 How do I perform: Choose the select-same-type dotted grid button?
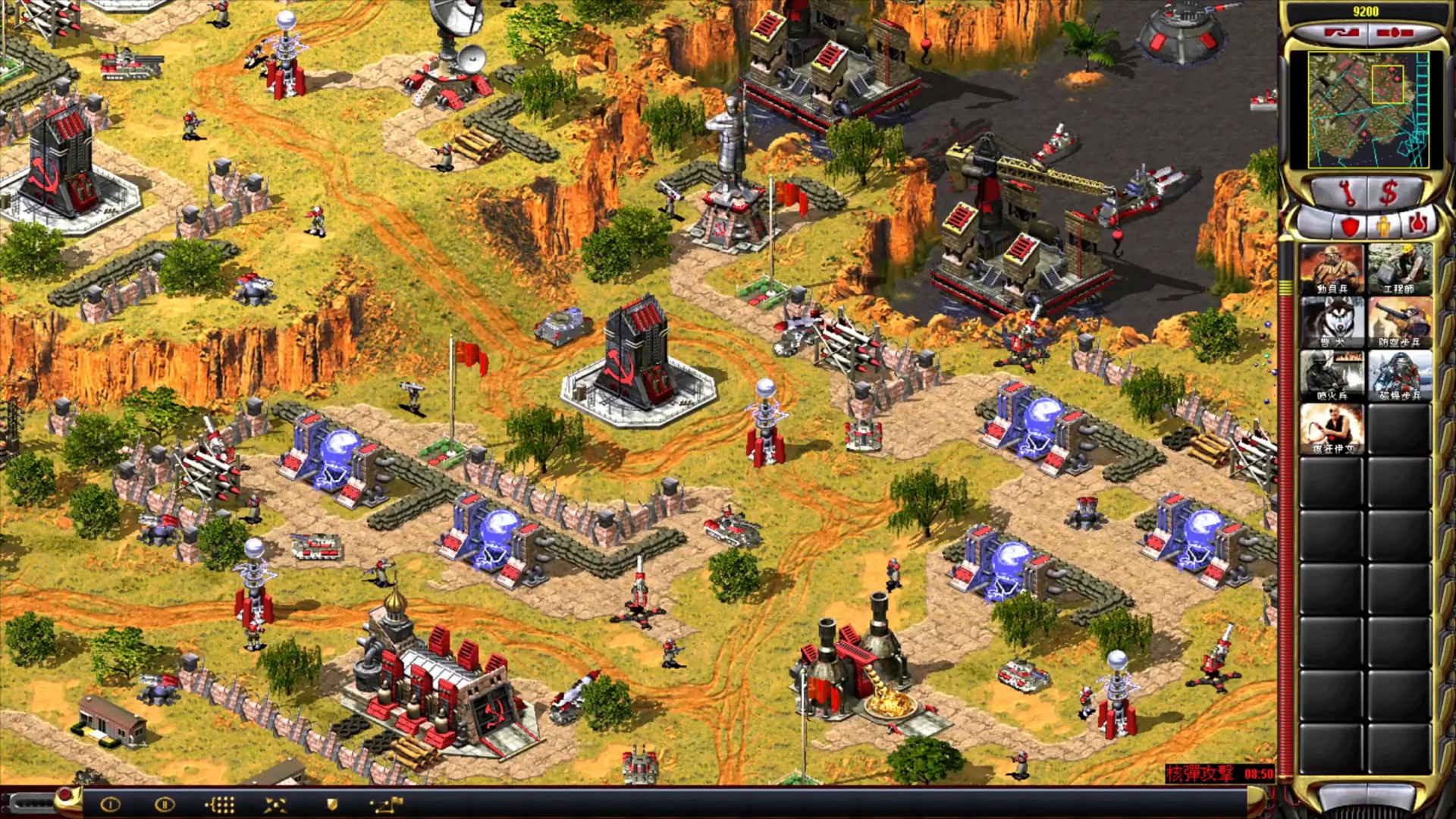tap(220, 805)
